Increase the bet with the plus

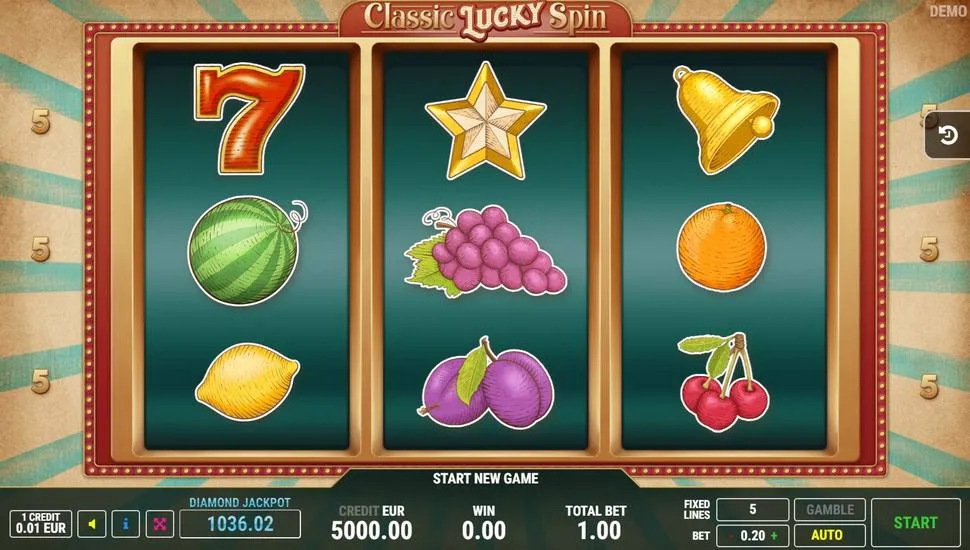(772, 536)
